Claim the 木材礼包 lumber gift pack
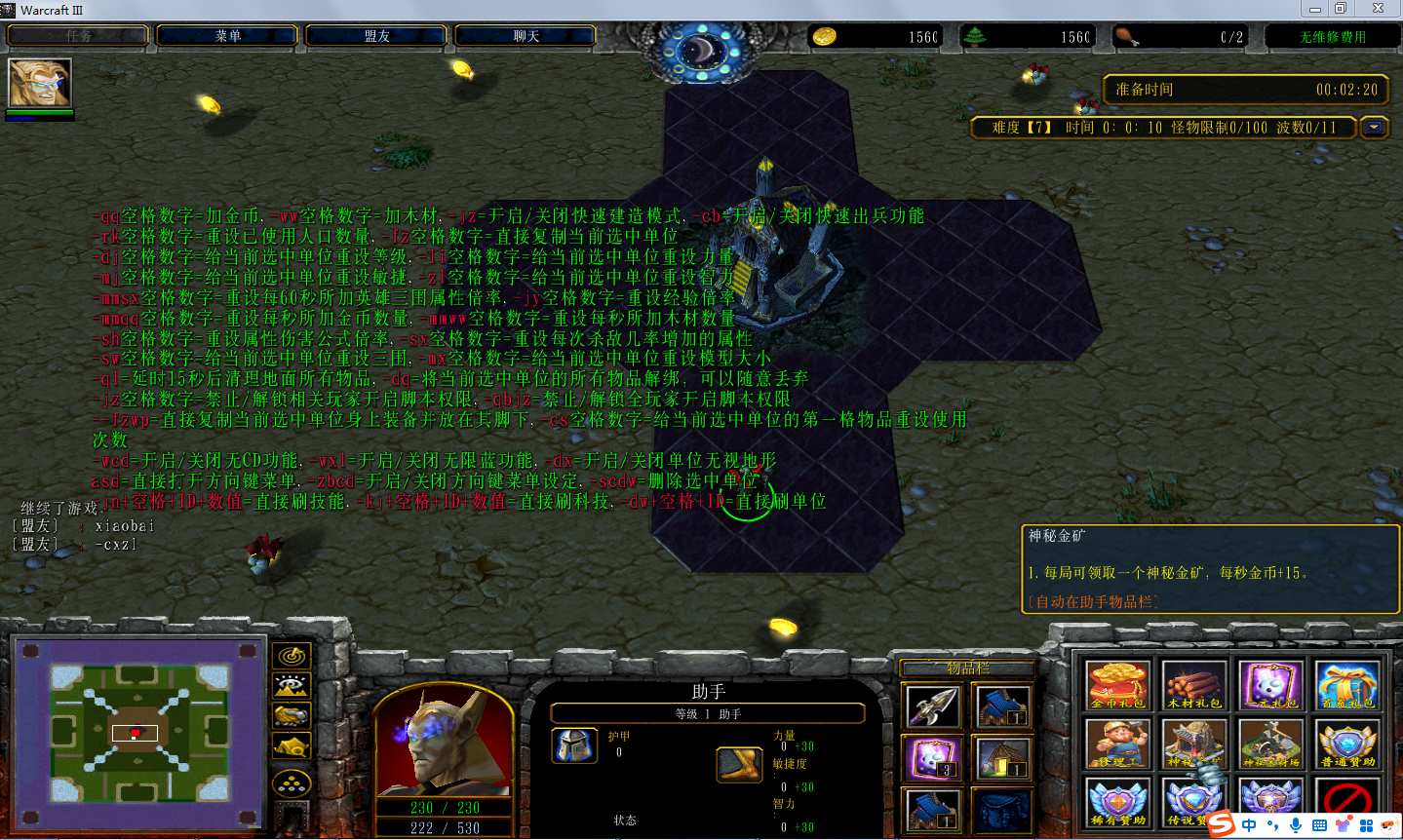 point(1193,685)
